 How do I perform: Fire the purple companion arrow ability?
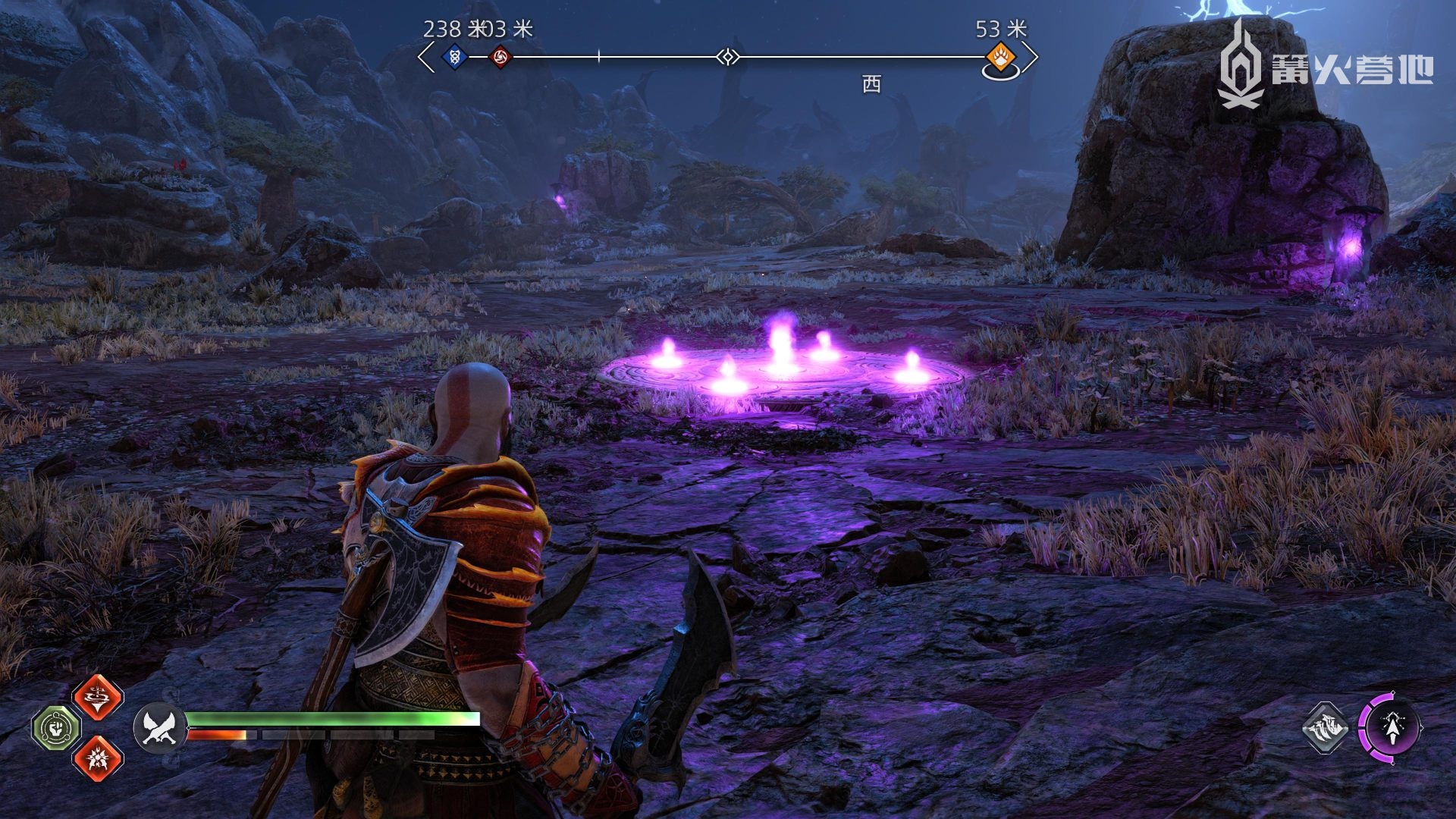[1392, 728]
